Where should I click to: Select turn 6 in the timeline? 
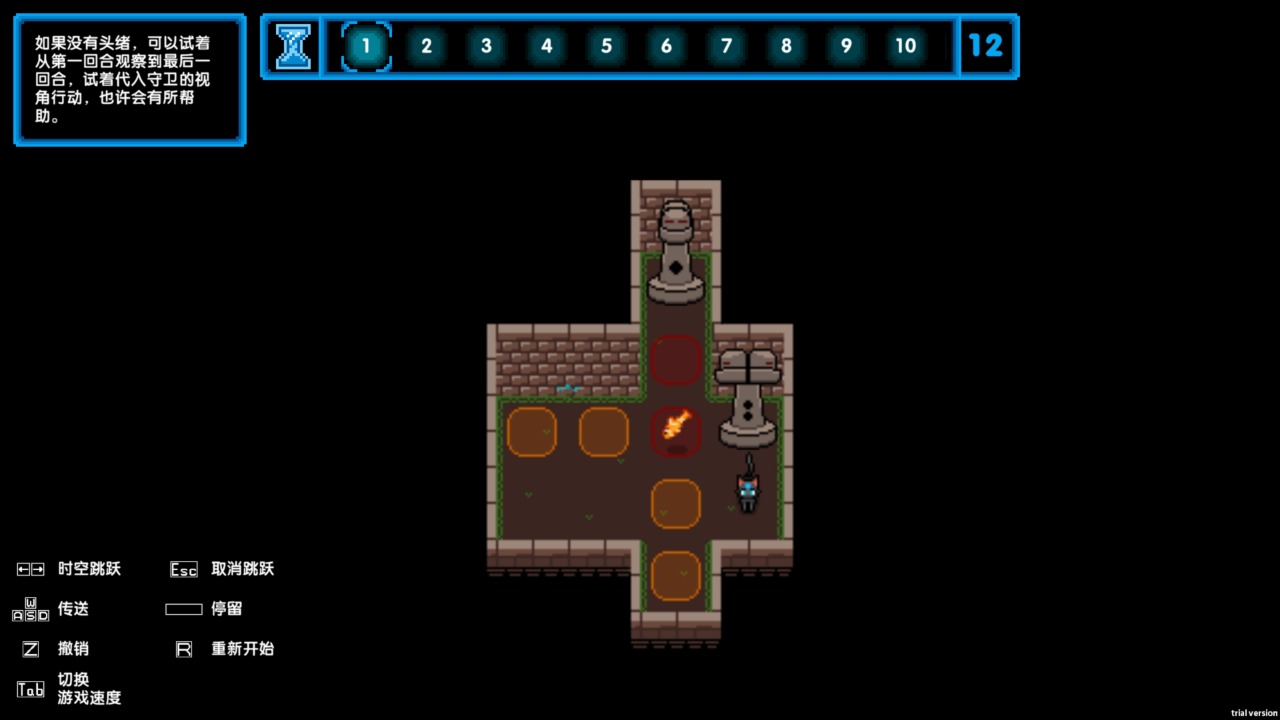tap(666, 46)
